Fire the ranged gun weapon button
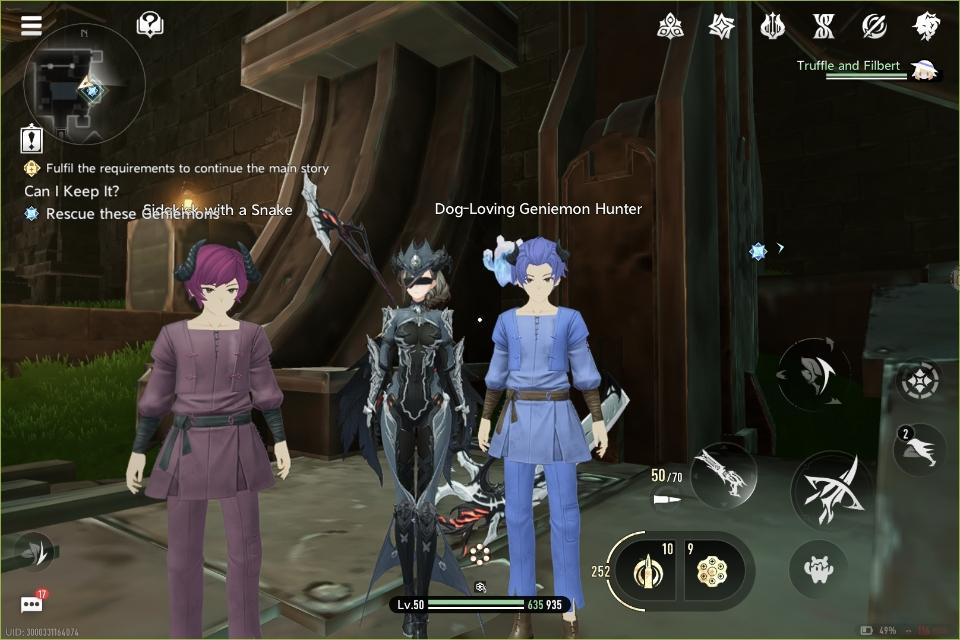 tap(724, 474)
